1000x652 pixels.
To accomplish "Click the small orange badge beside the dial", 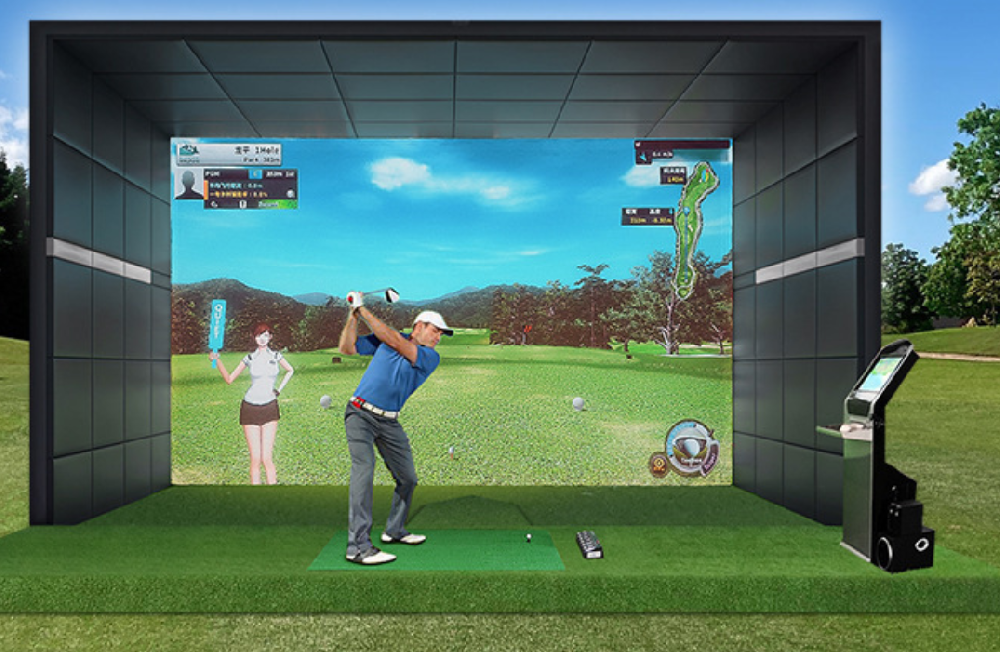I will (x=658, y=463).
